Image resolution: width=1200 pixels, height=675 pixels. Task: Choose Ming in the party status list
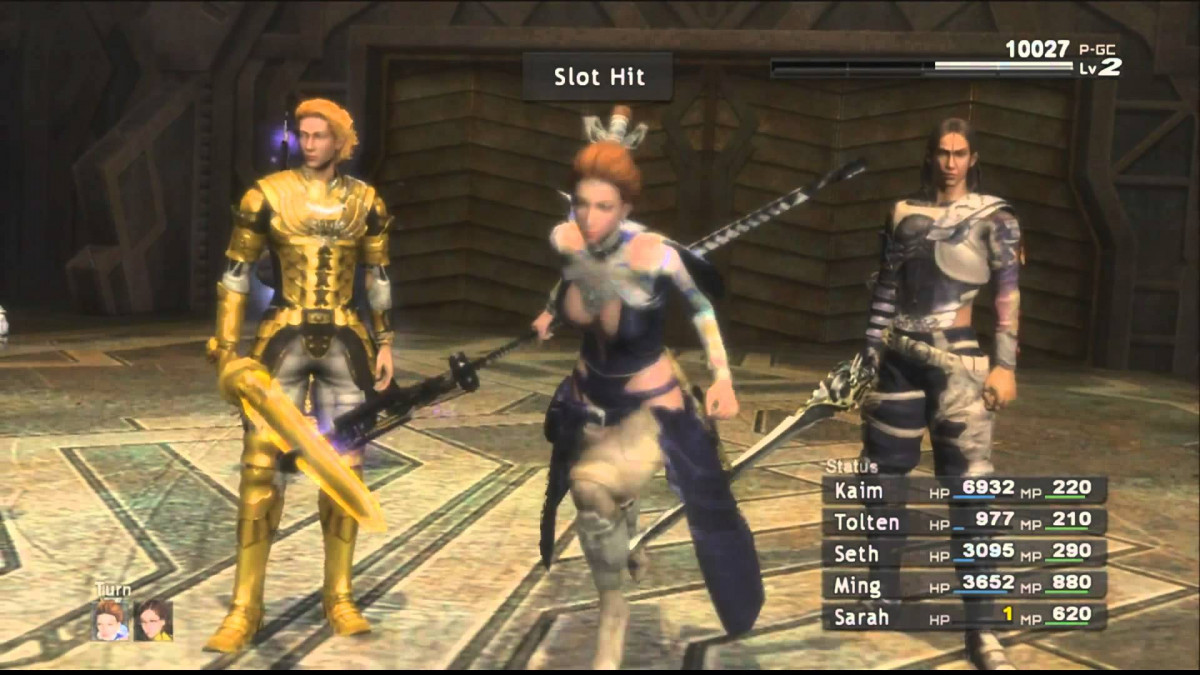(964, 585)
